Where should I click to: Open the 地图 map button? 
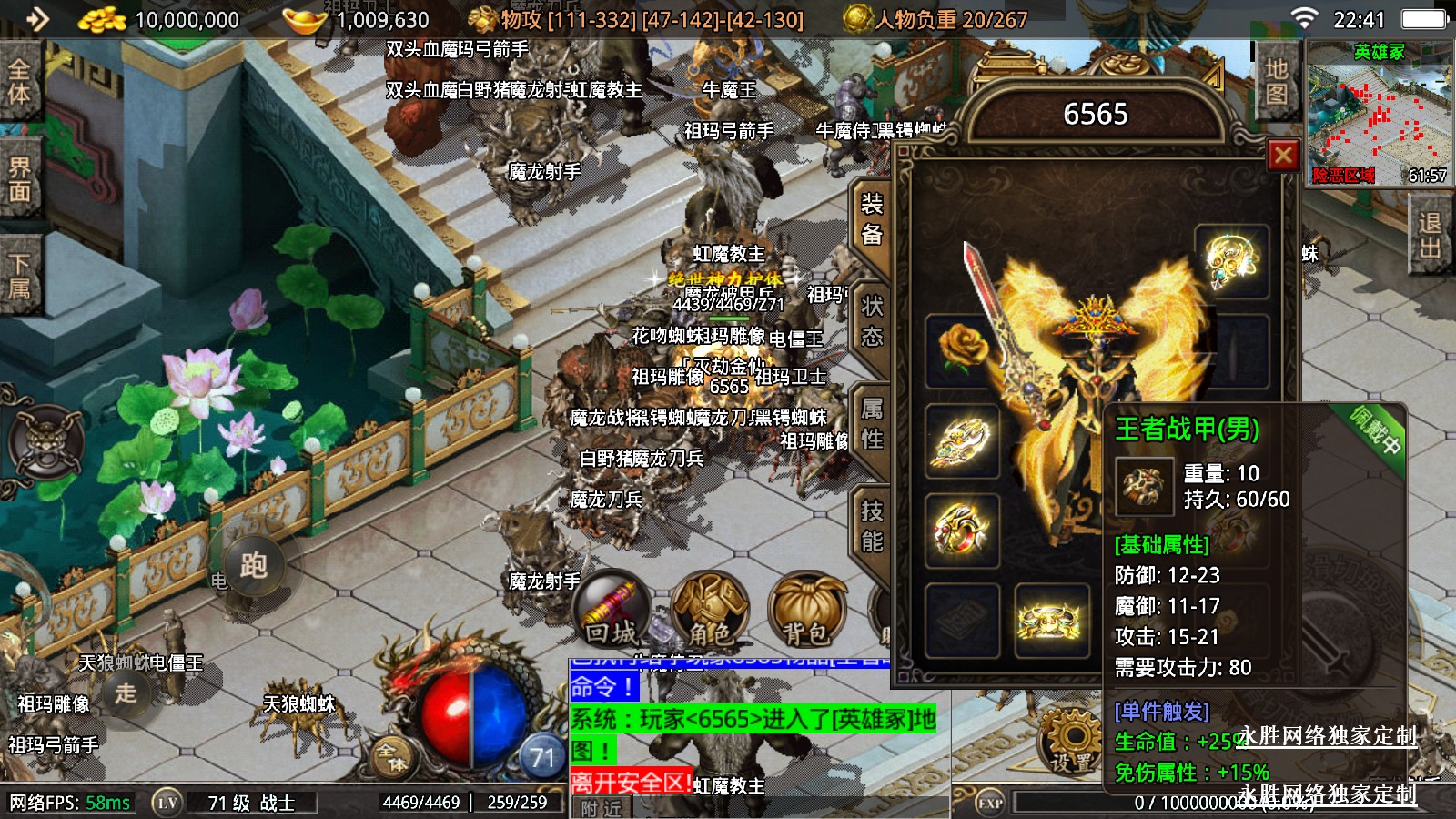pyautogui.click(x=1276, y=82)
